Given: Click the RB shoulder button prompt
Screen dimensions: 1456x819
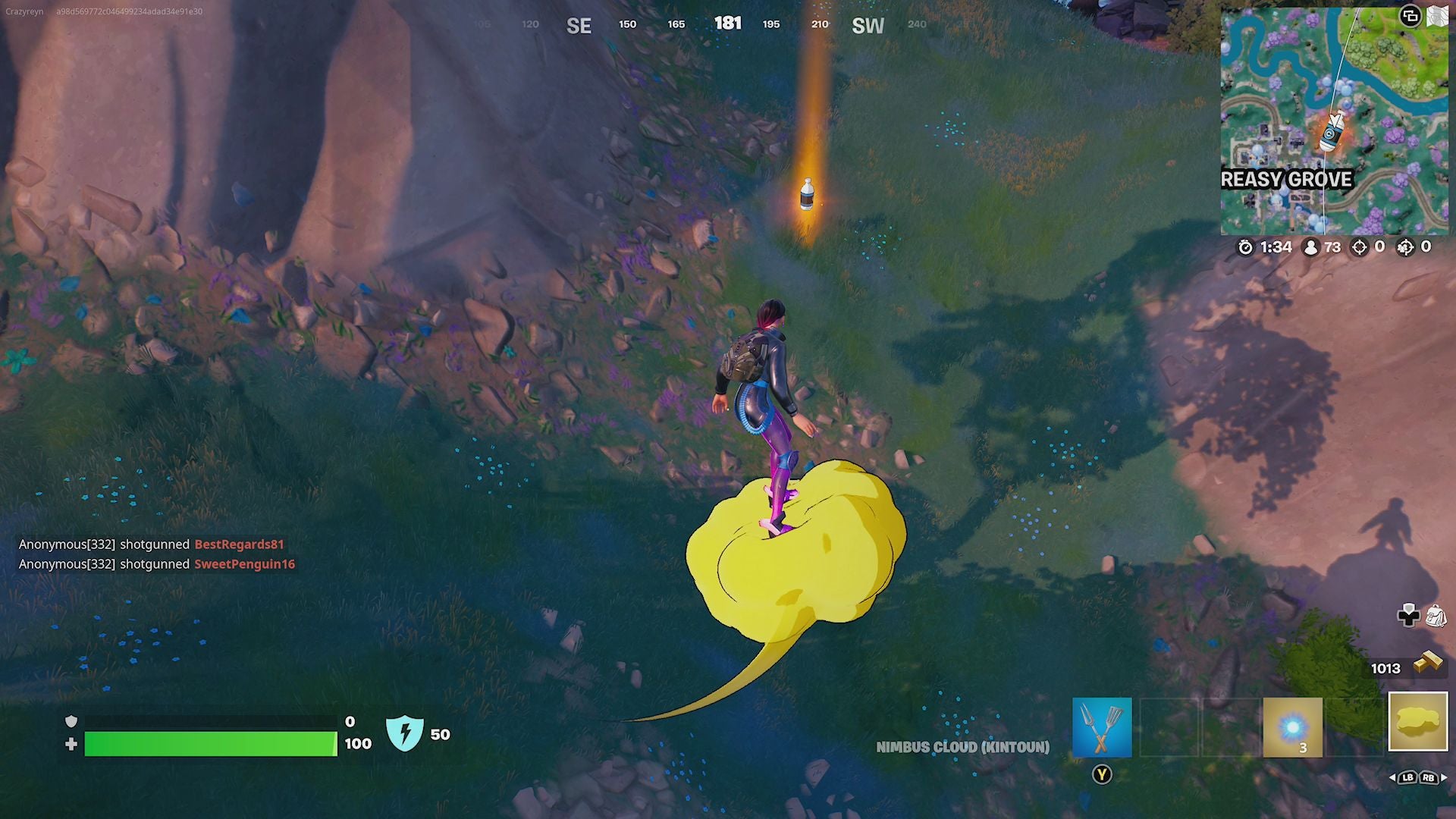Looking at the screenshot, I should (1429, 778).
